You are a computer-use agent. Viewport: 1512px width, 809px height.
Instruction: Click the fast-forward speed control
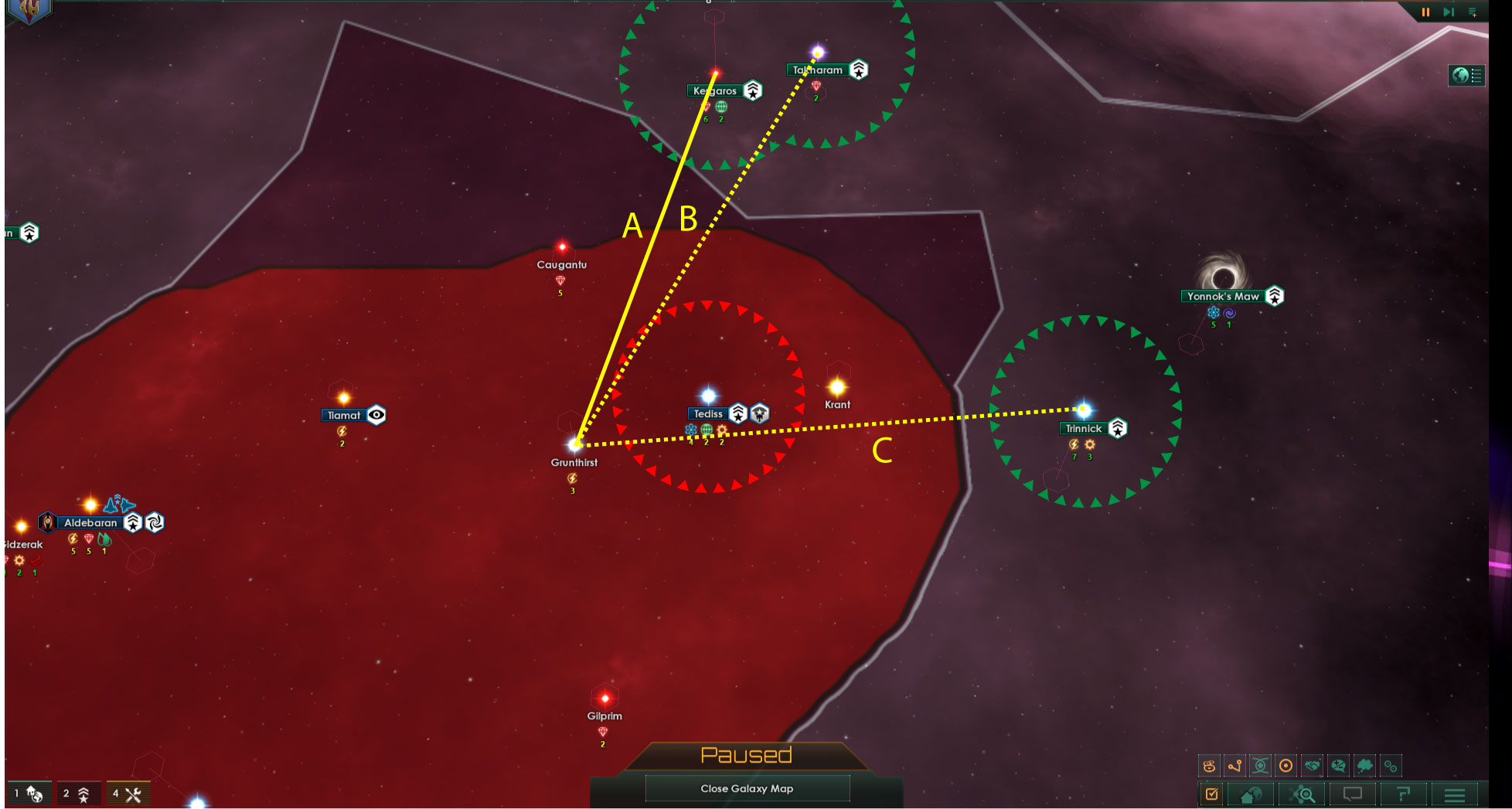pyautogui.click(x=1448, y=12)
